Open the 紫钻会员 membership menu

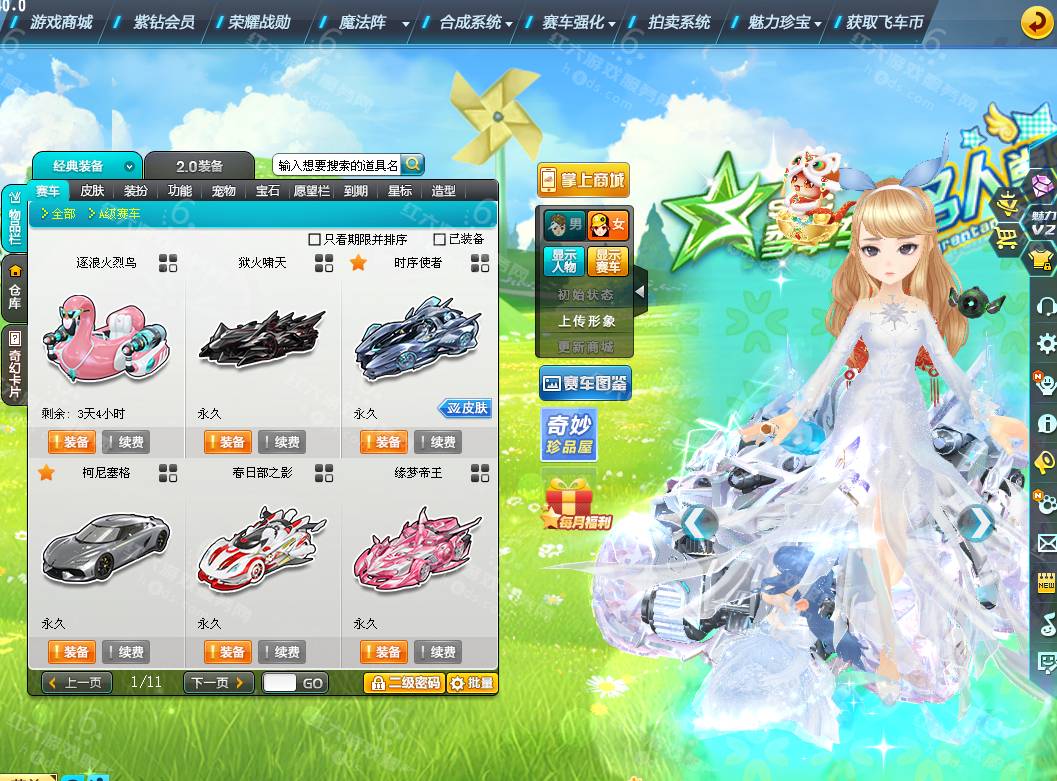164,21
